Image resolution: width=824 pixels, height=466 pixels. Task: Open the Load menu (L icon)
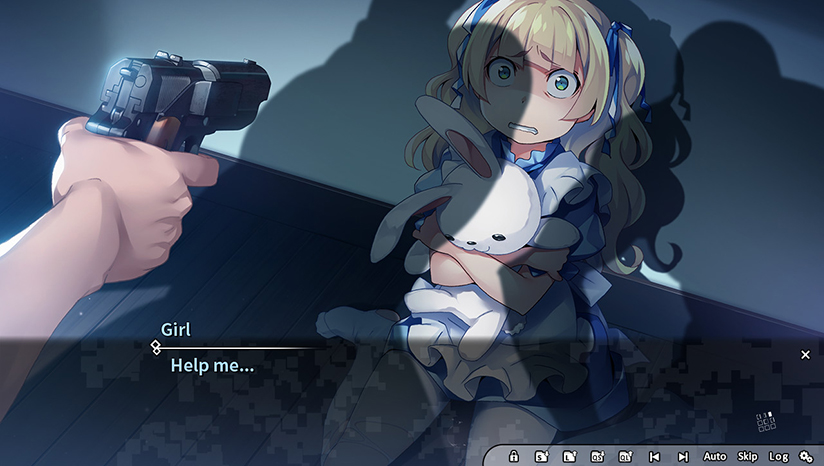point(569,457)
